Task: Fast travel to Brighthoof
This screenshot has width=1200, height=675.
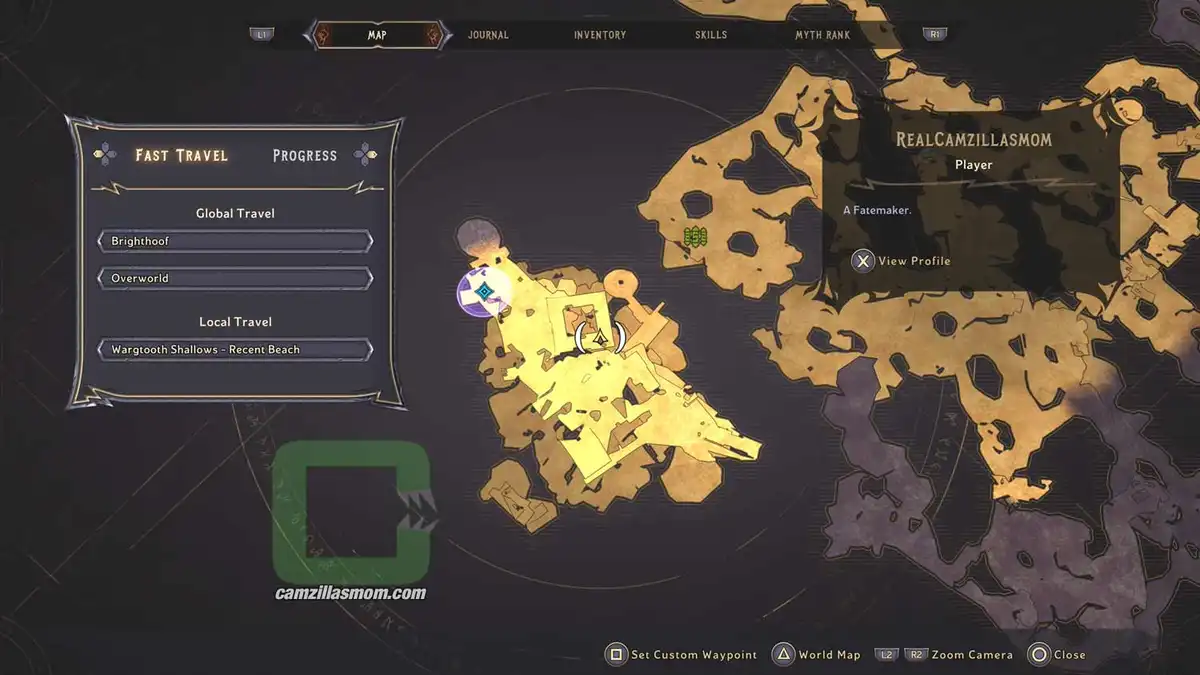Action: (235, 242)
